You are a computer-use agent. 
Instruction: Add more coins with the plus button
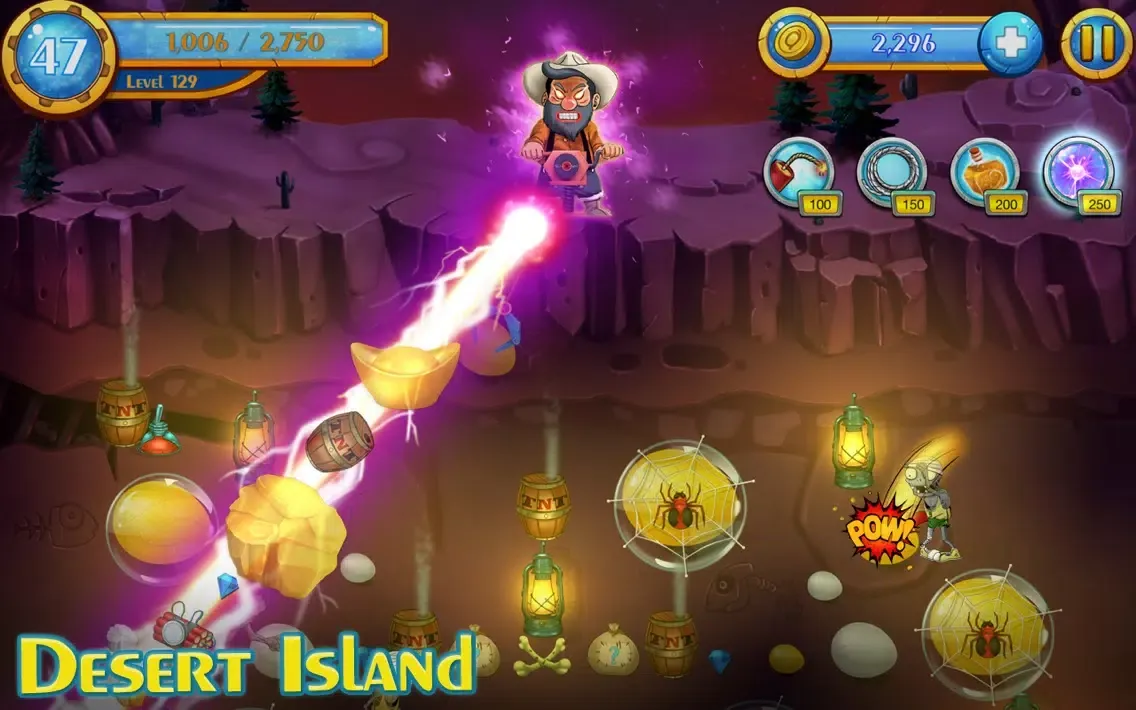point(1009,44)
